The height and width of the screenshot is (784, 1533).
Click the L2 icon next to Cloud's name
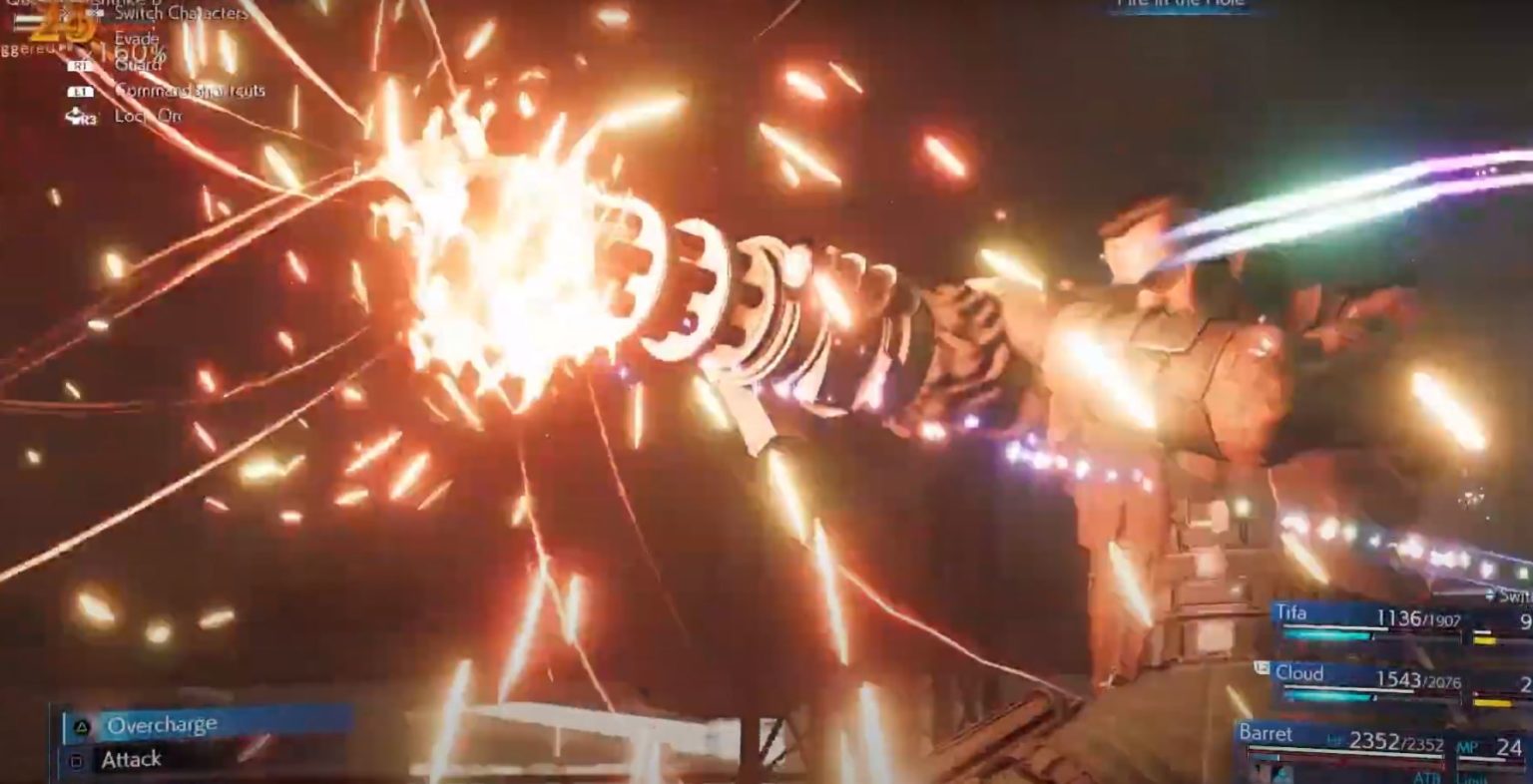1262,667
